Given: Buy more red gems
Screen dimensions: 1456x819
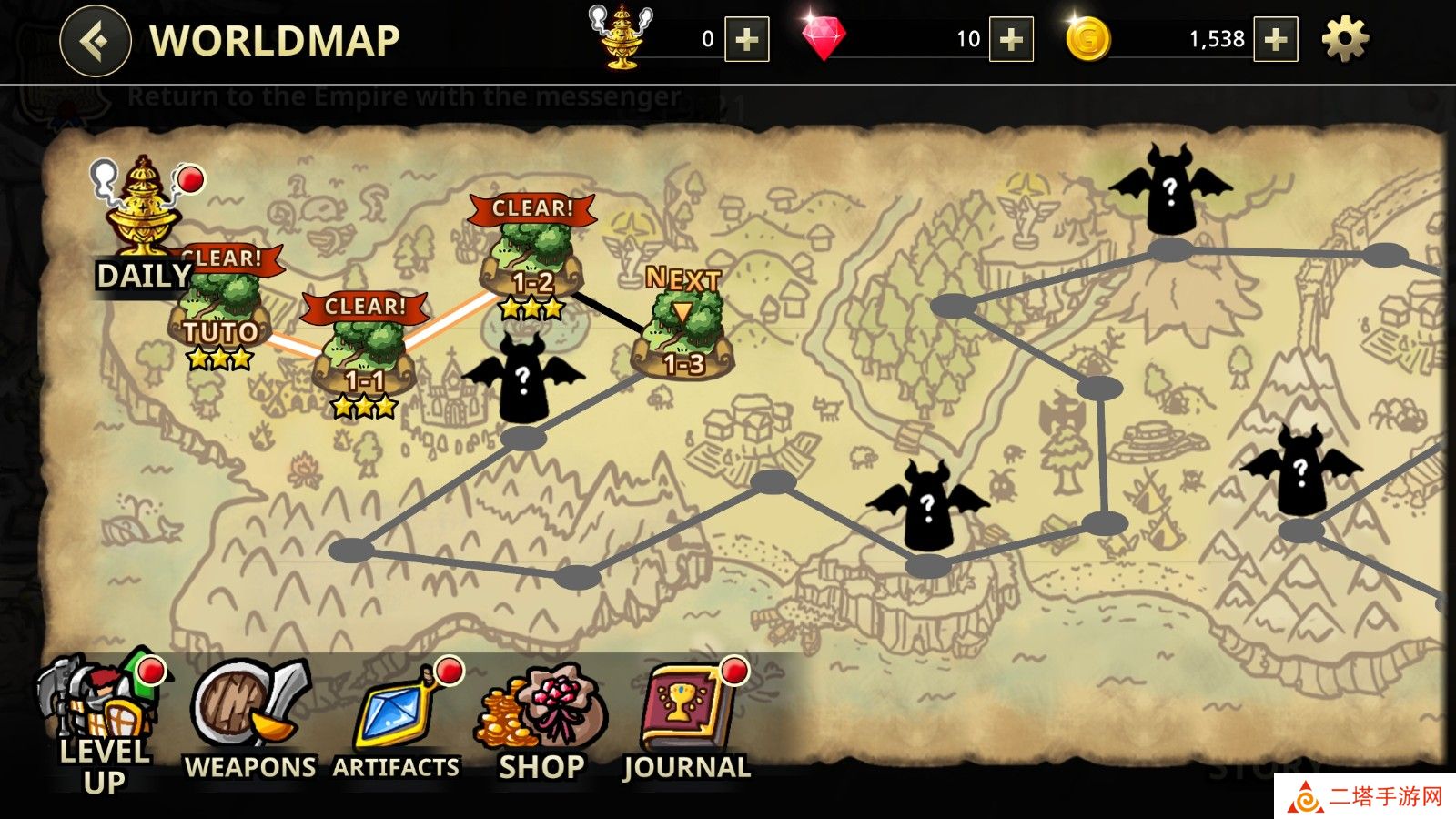Looking at the screenshot, I should click(1010, 40).
